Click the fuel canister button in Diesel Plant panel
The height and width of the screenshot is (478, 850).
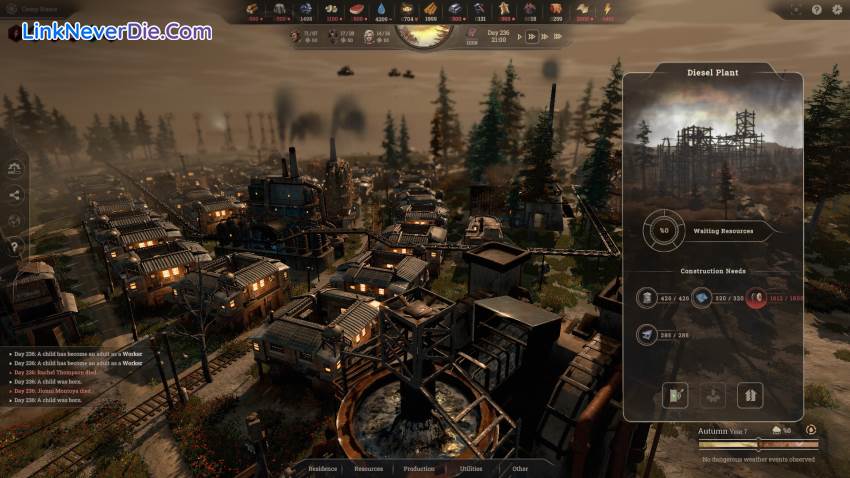point(677,395)
